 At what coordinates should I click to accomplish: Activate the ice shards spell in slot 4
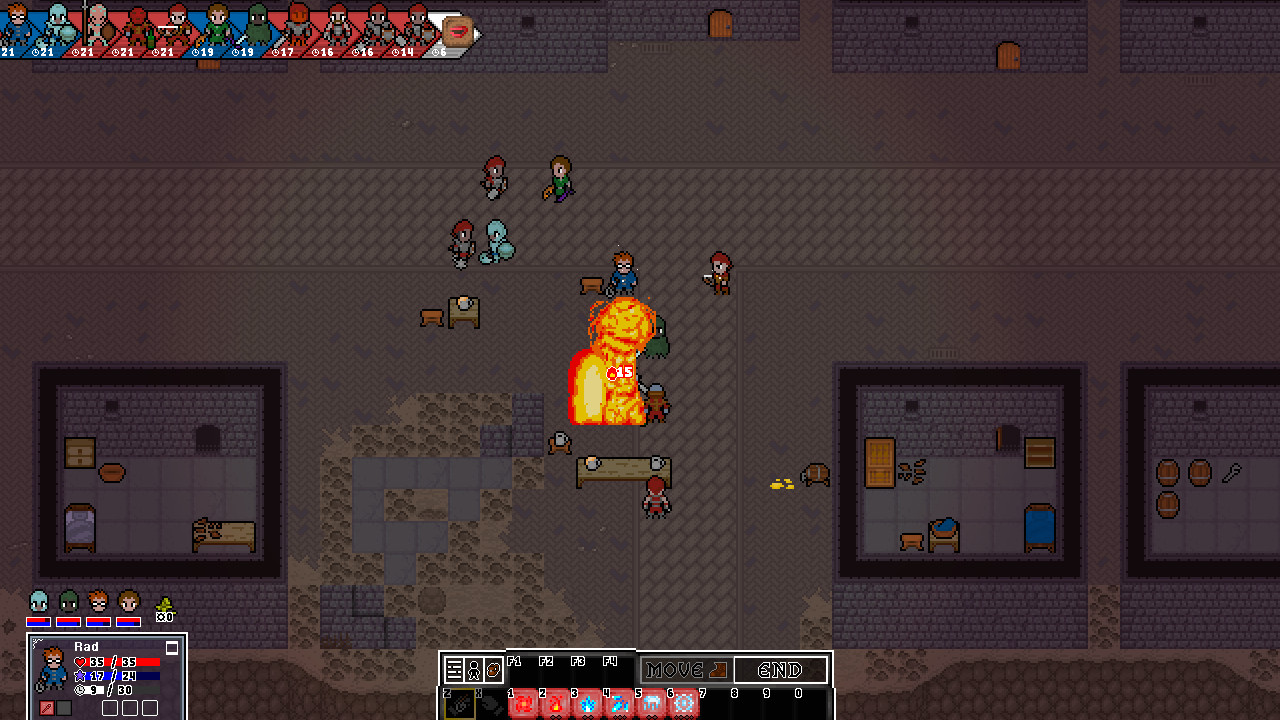click(x=620, y=704)
